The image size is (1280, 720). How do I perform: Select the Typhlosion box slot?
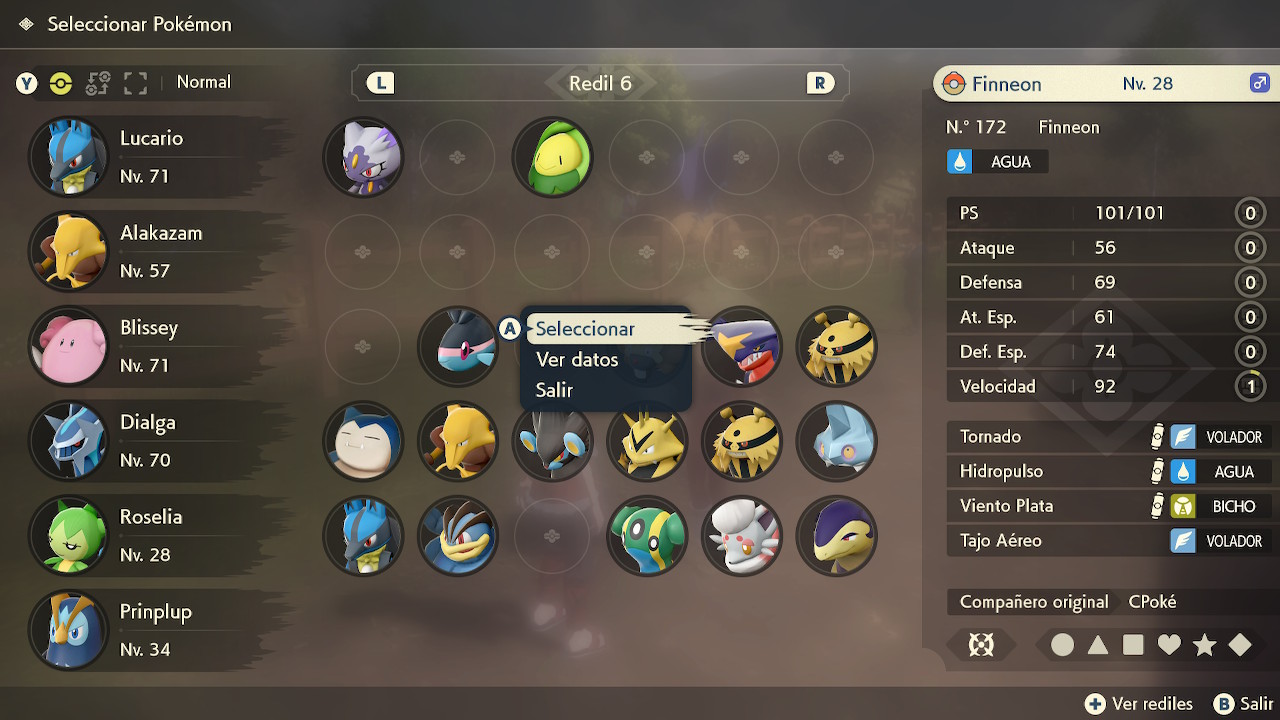tap(836, 536)
